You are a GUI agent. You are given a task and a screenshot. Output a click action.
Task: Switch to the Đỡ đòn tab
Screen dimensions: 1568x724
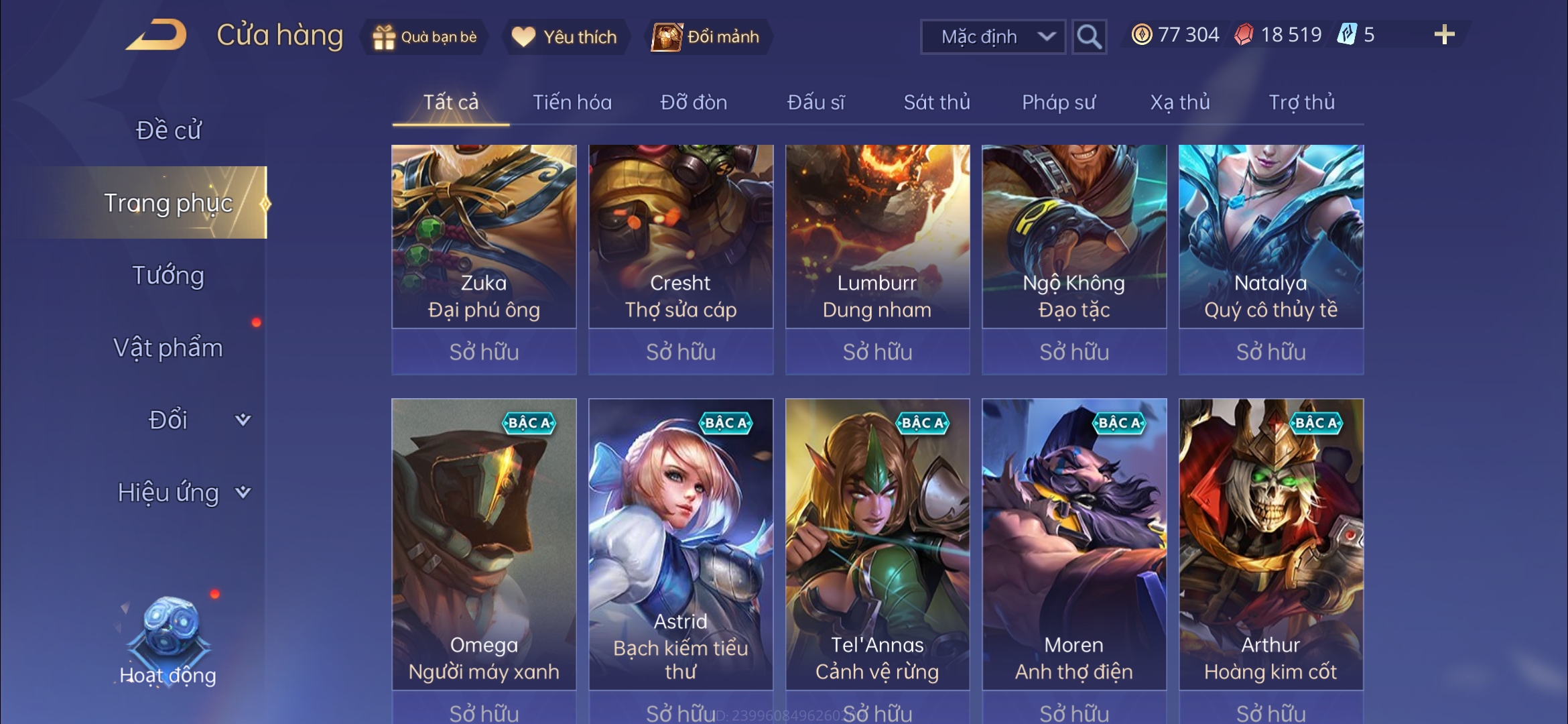pos(694,103)
